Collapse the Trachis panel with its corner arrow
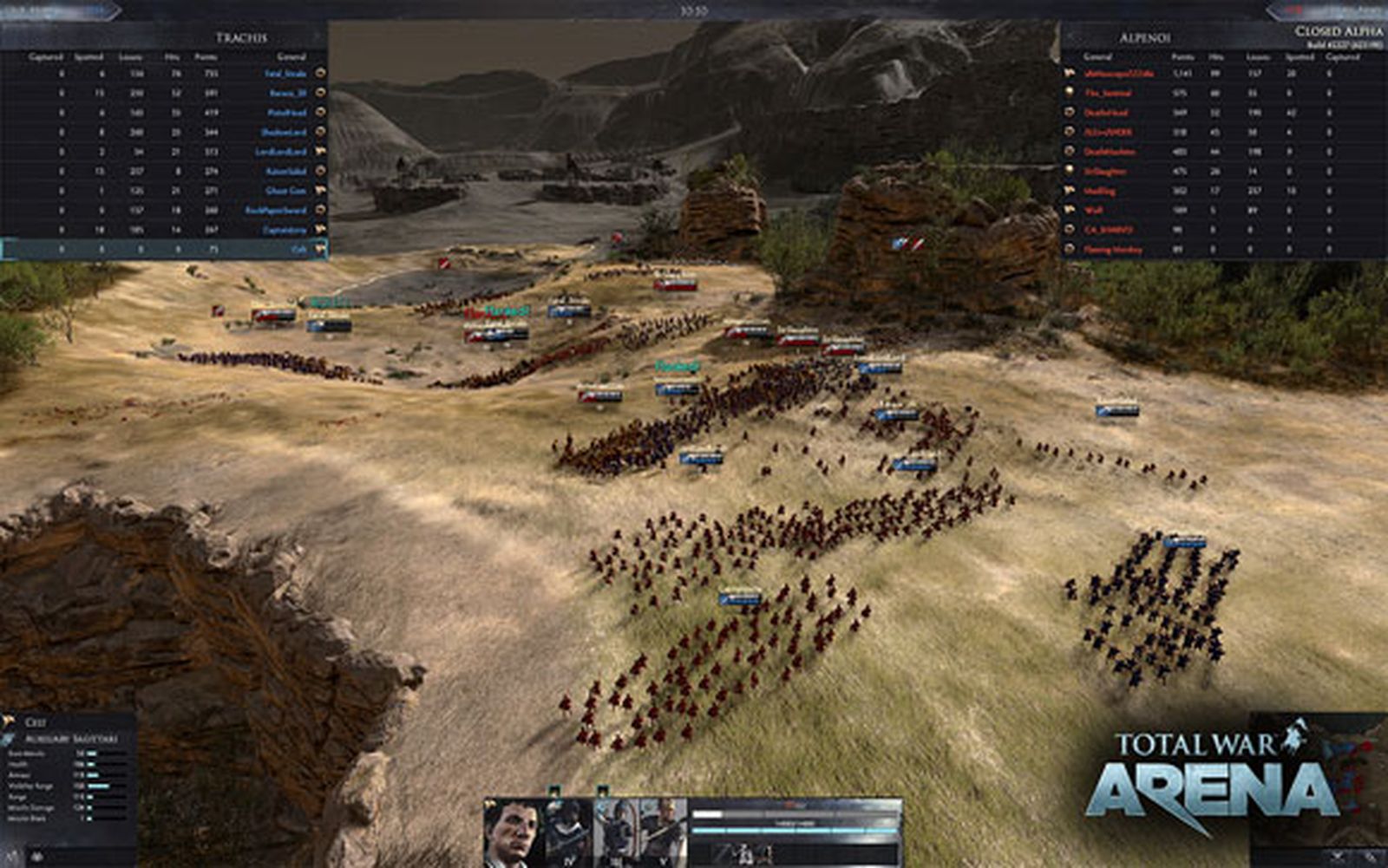 coord(316,36)
